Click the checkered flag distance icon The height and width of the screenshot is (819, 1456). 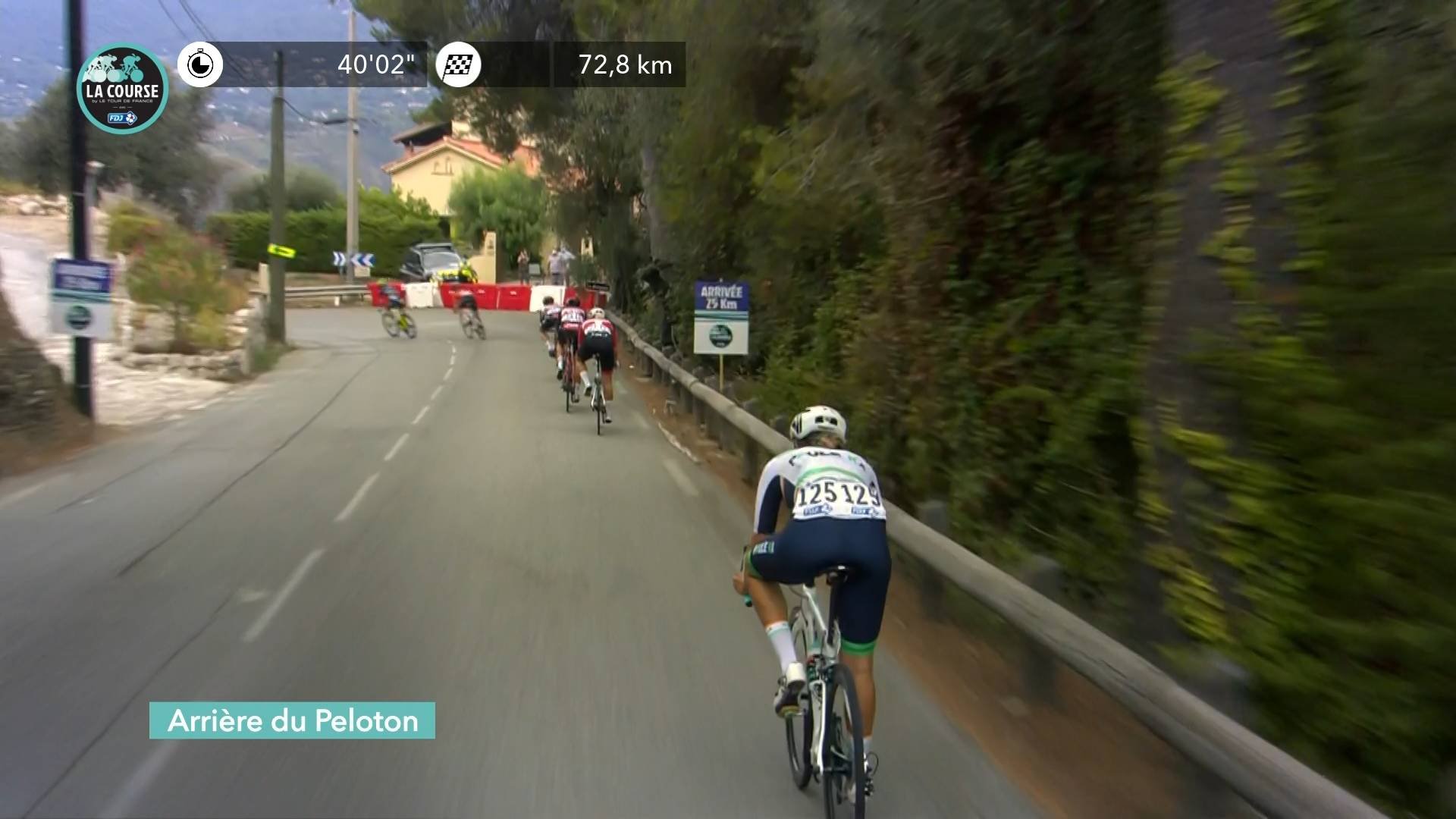(459, 64)
